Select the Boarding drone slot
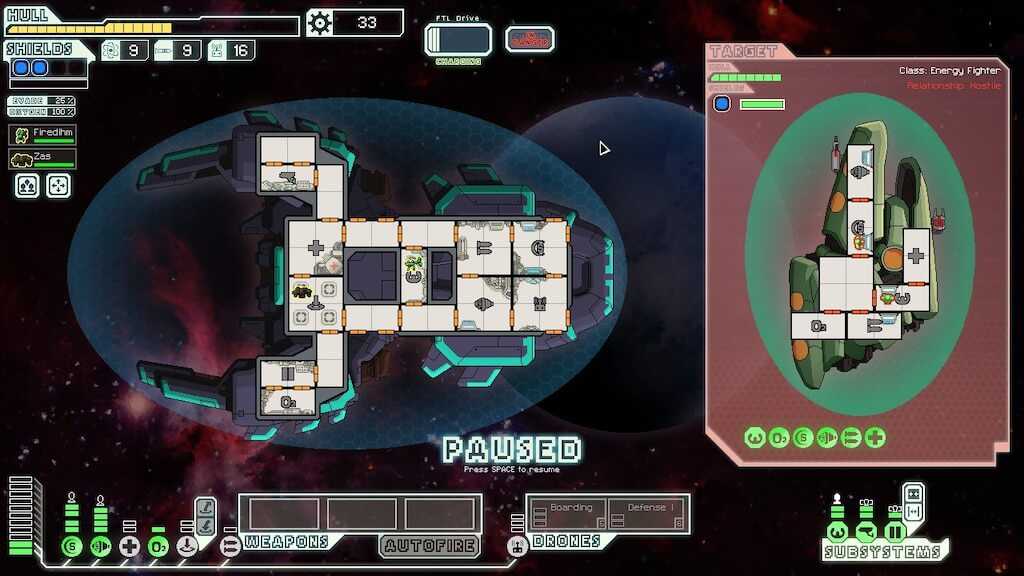Screen dimensions: 1024x576 pos(566,514)
